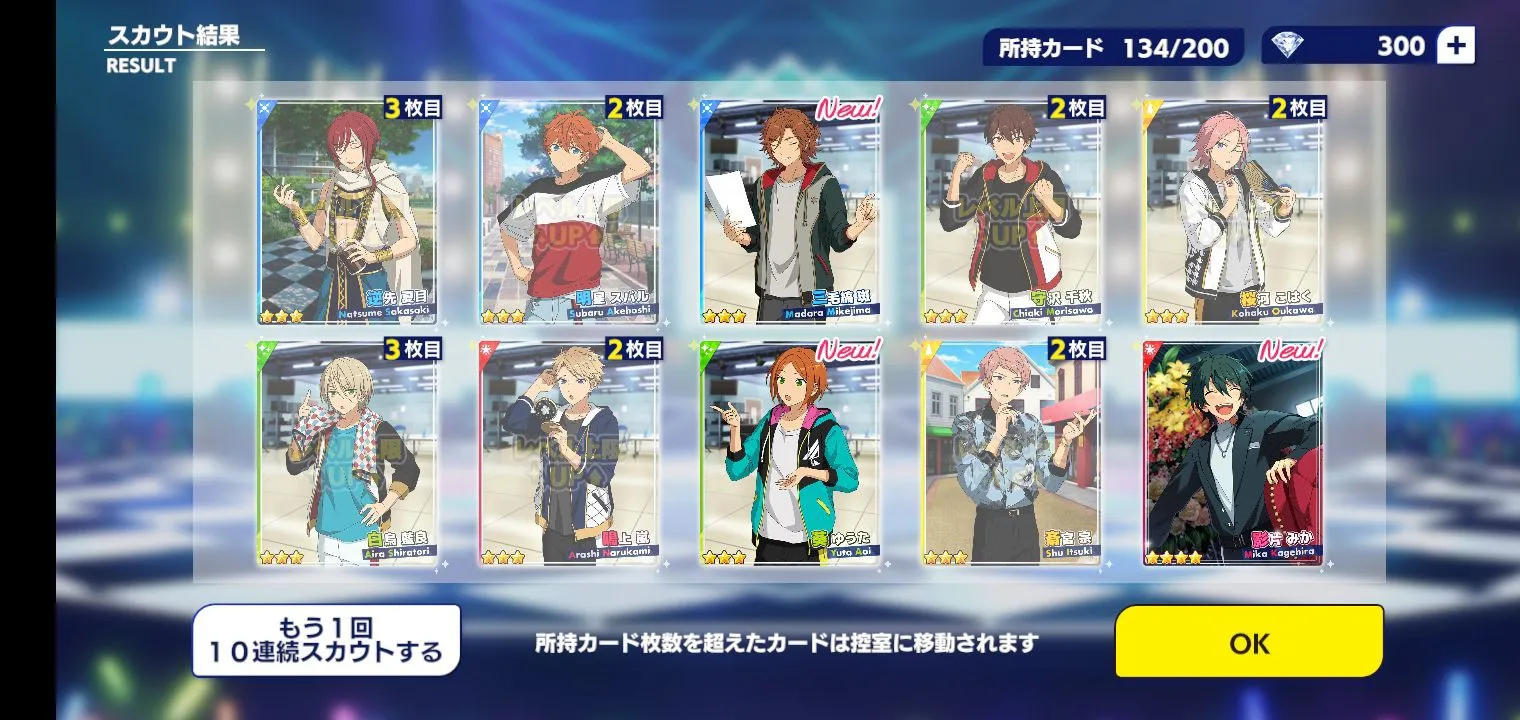Viewport: 1520px width, 720px height.
Task: Select the Aira Shiratori card
Action: (x=348, y=454)
